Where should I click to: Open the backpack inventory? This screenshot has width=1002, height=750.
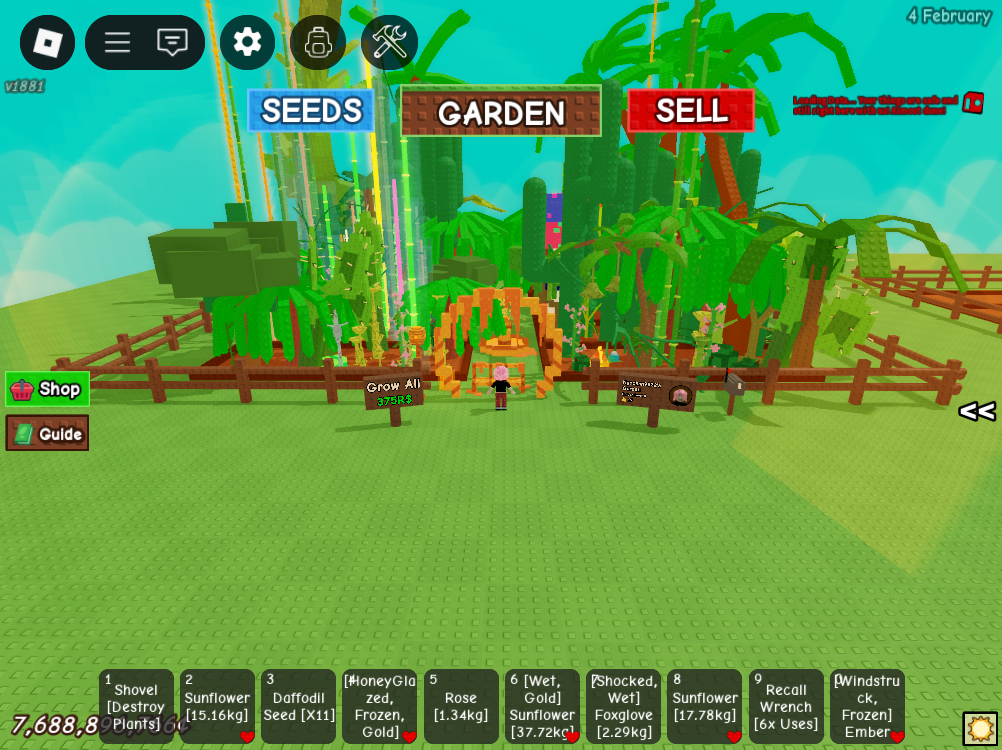(x=318, y=42)
